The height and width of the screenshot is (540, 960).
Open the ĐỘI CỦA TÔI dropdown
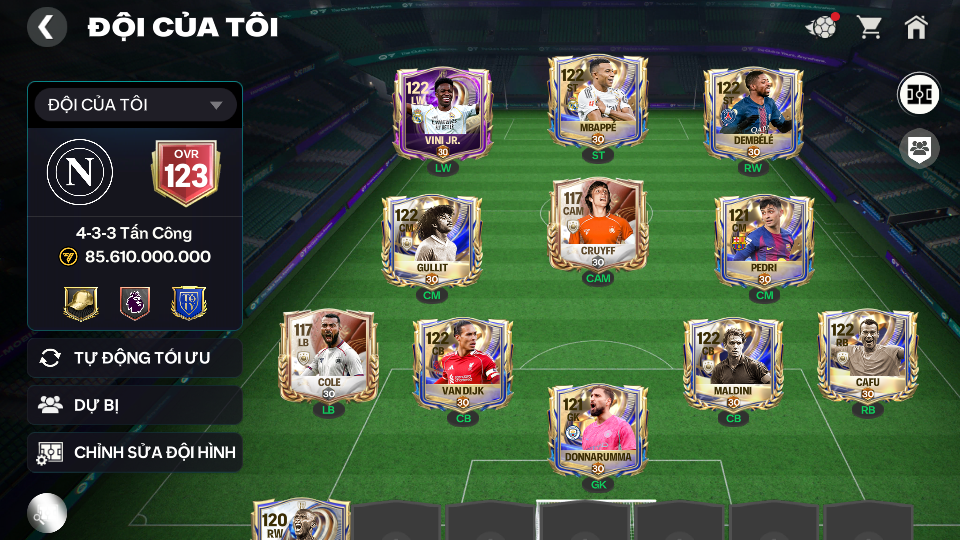pyautogui.click(x=135, y=105)
